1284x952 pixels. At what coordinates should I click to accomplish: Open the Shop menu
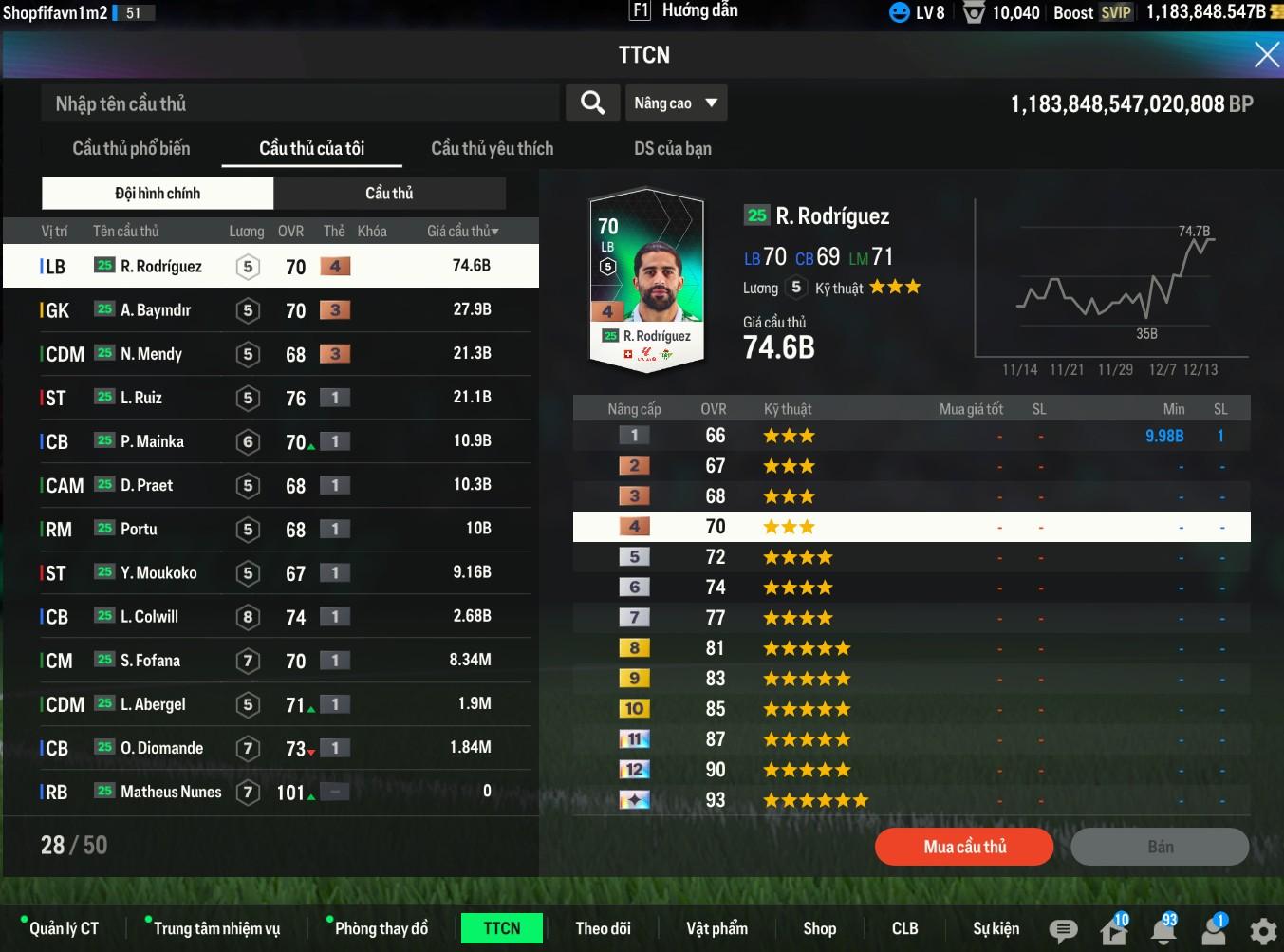pos(819,928)
